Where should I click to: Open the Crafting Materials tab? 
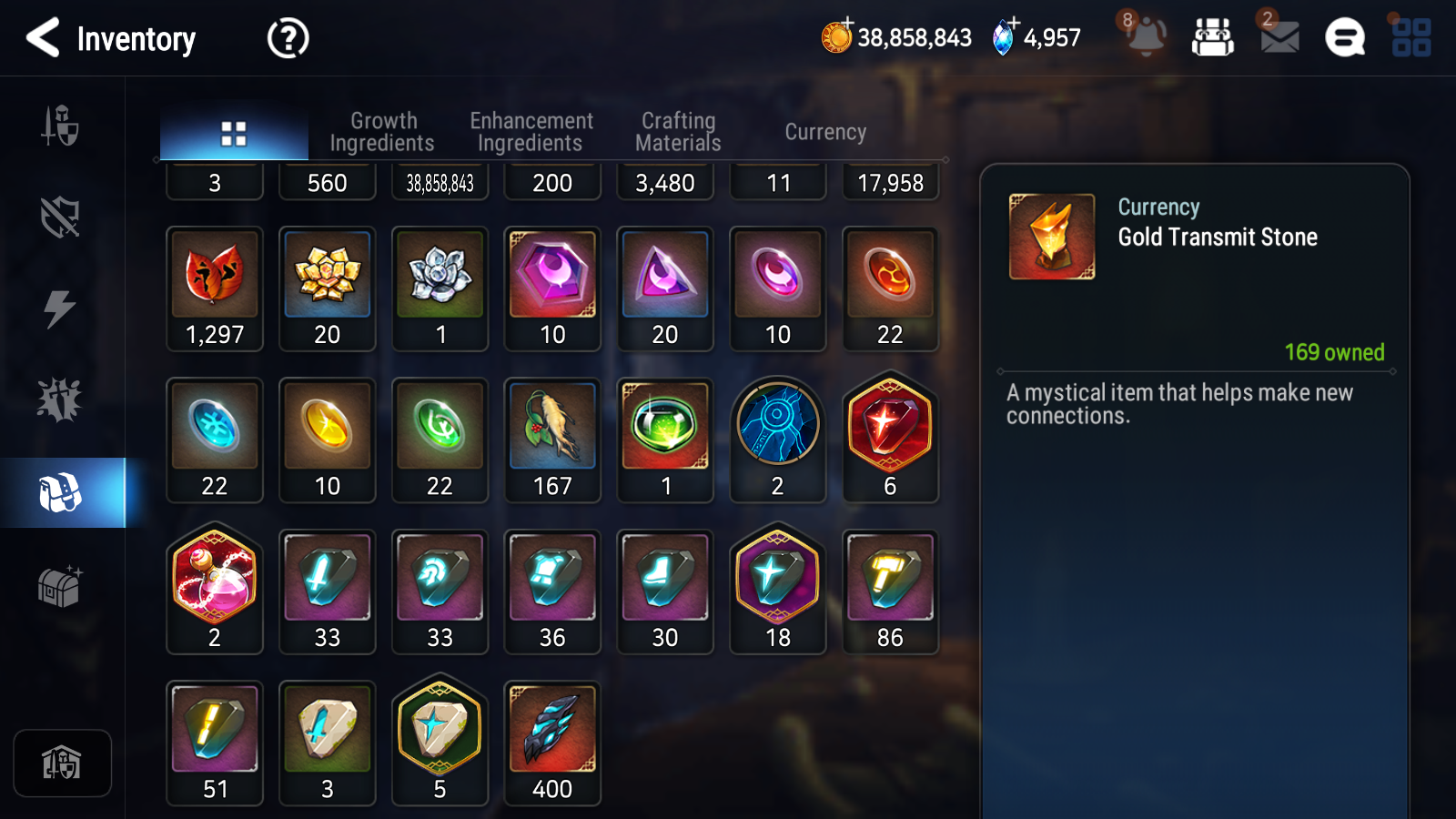coord(678,132)
